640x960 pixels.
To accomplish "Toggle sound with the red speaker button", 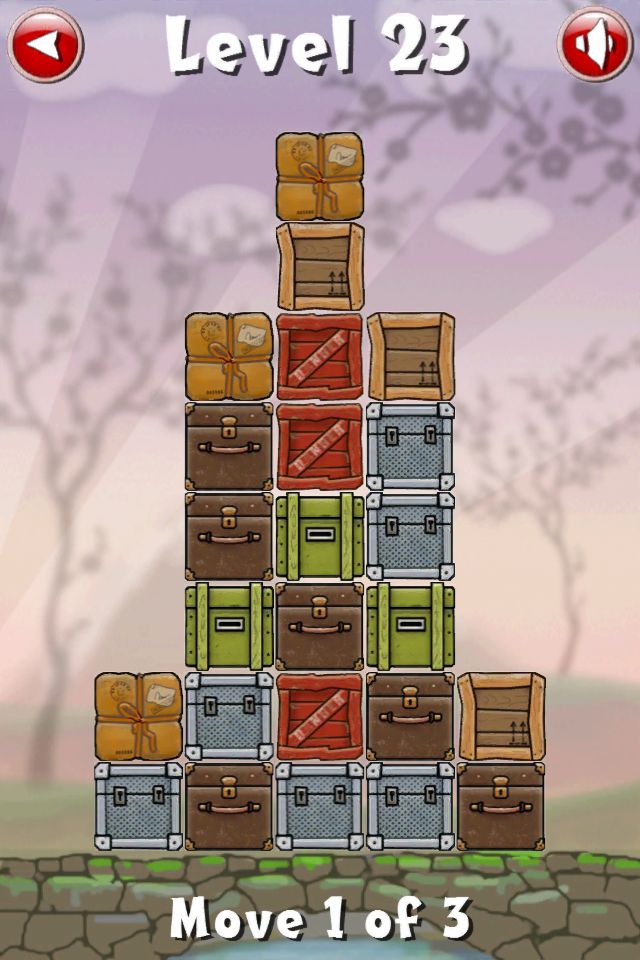I will pos(595,45).
